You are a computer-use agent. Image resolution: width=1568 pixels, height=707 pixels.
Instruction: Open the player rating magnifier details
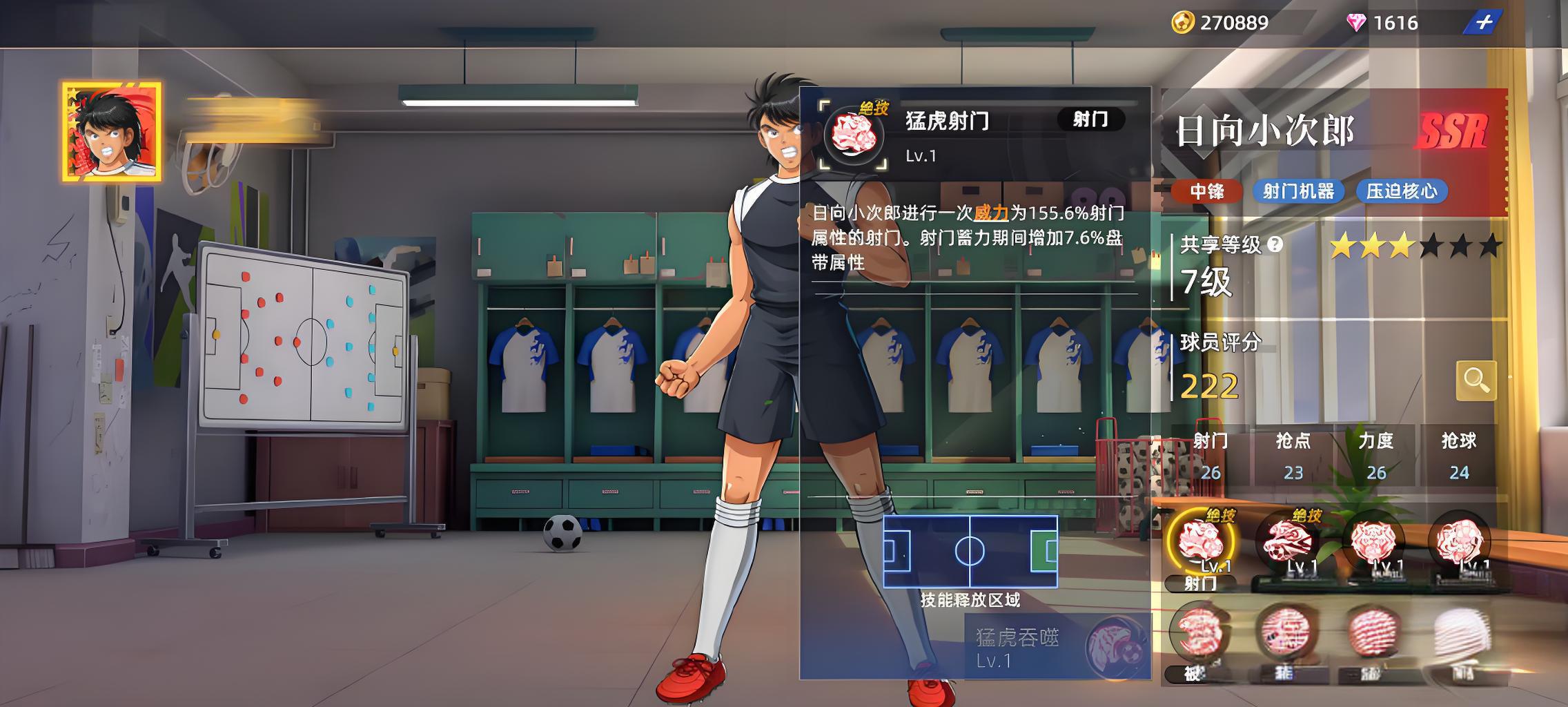tap(1476, 380)
